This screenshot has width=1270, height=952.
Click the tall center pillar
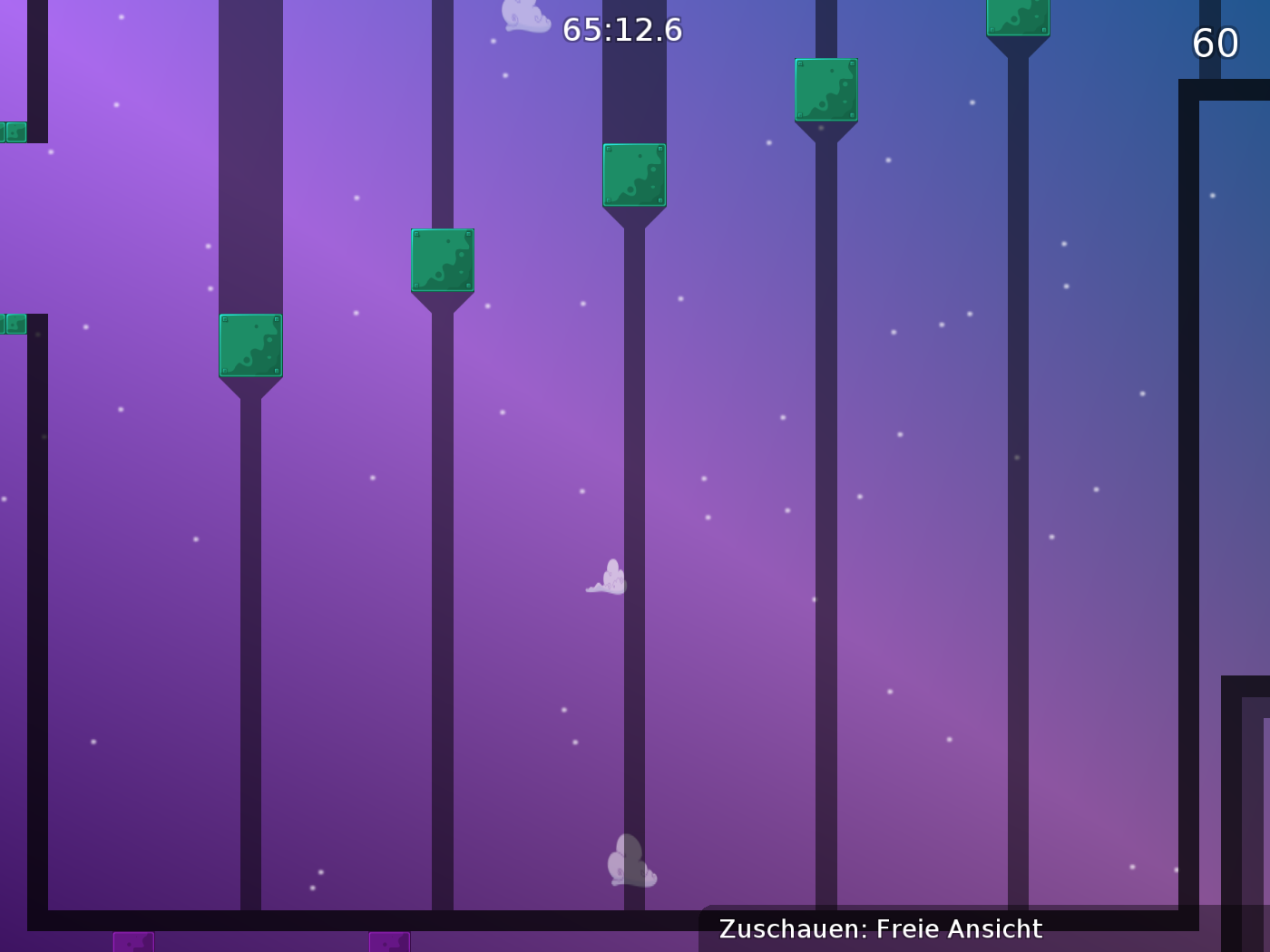pos(632,544)
